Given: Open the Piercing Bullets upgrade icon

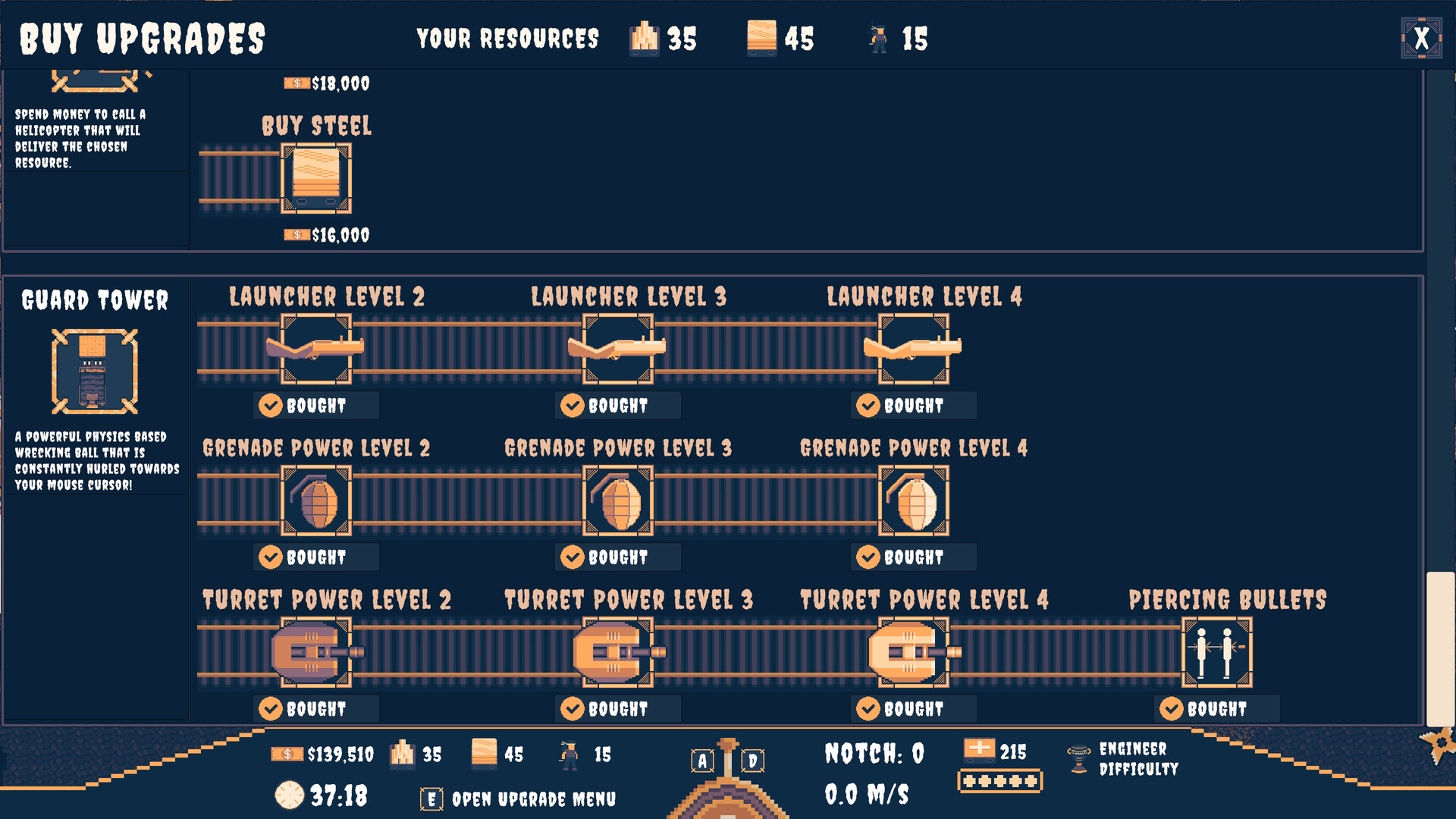Looking at the screenshot, I should 1217,652.
